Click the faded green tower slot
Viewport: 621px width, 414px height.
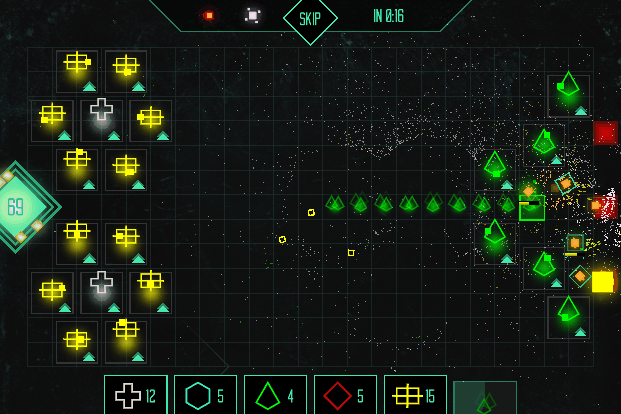pyautogui.click(x=485, y=398)
